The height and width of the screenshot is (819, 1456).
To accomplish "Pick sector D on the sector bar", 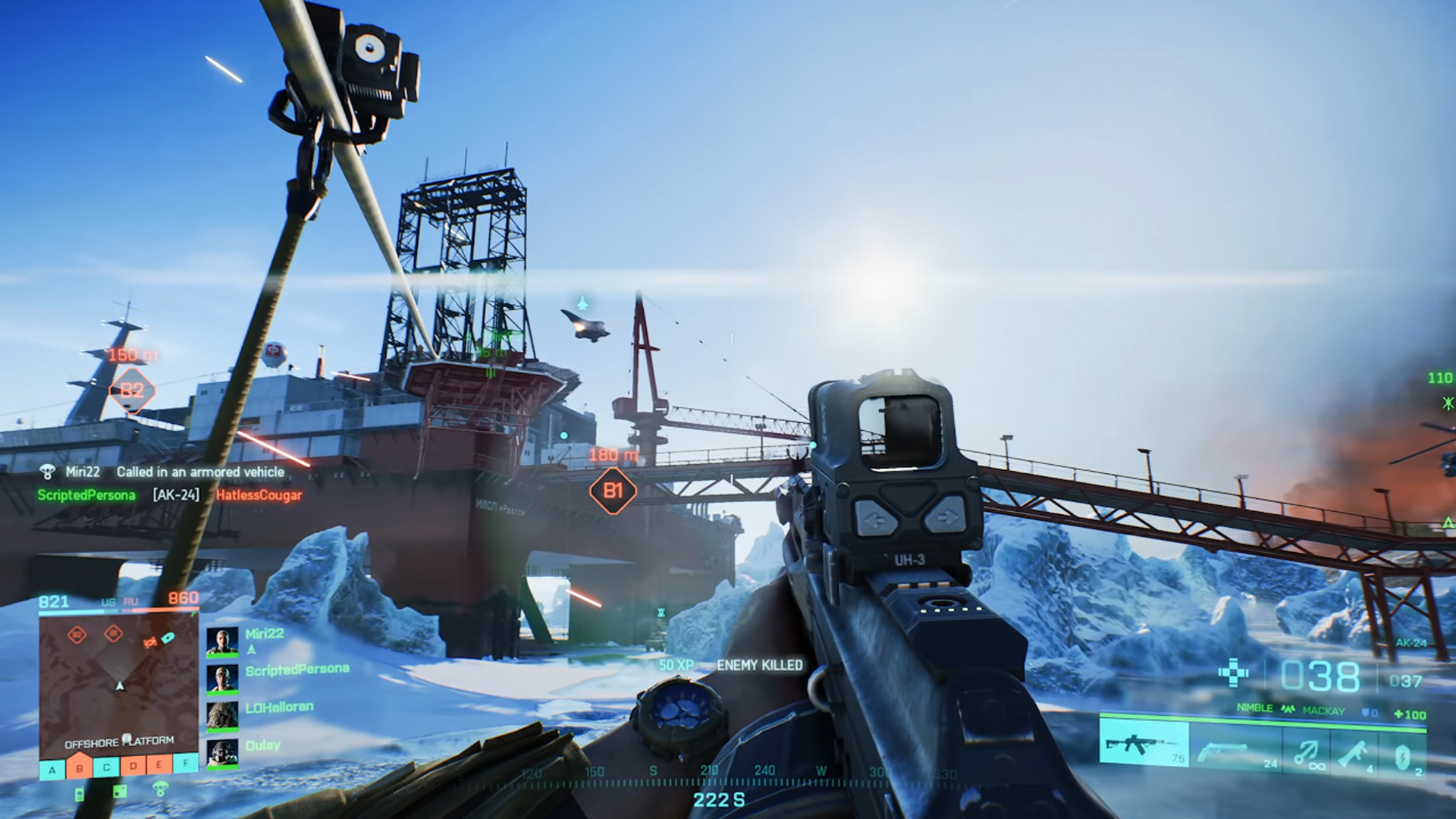I will point(133,765).
